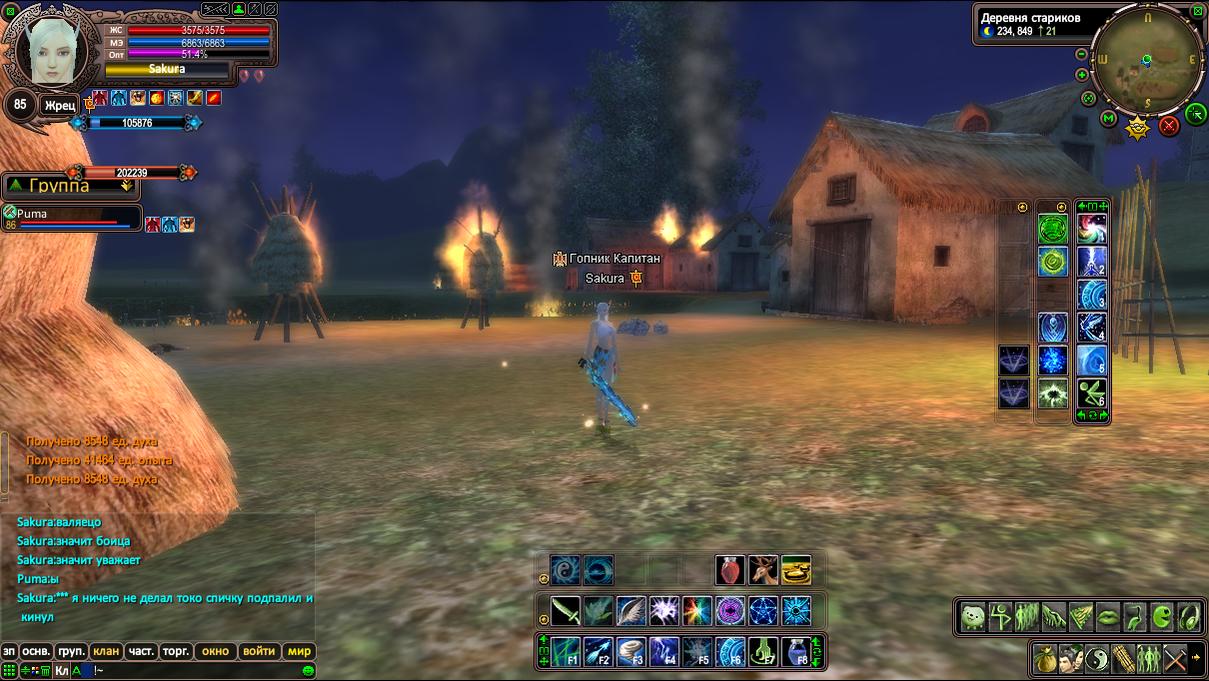Open the green smiley emoticon picker in chat
The height and width of the screenshot is (681, 1209).
point(309,670)
